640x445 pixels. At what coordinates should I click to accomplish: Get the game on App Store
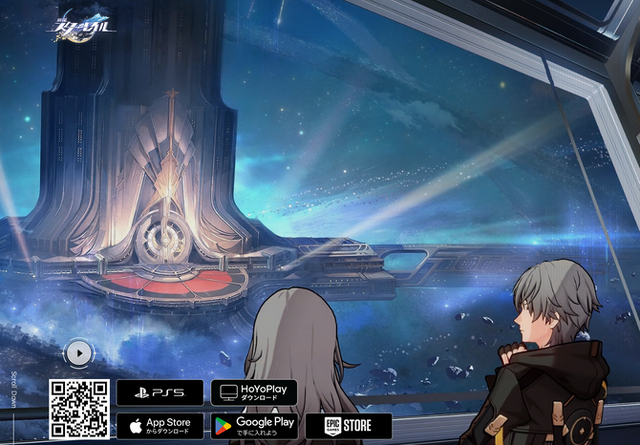[x=159, y=426]
